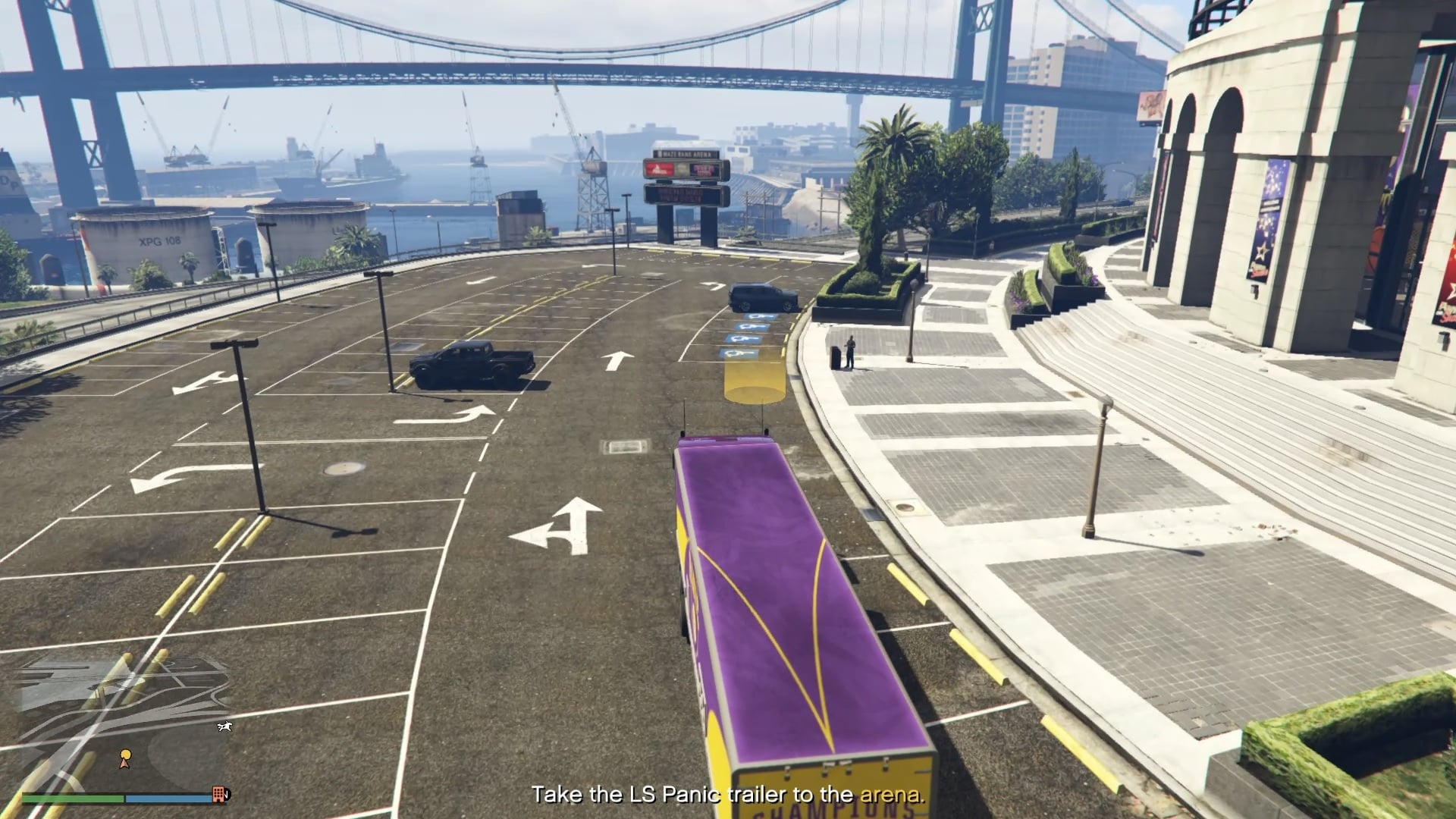Click the MAZE BANK ARENA sign text
This screenshot has width=1456, height=819.
684,154
